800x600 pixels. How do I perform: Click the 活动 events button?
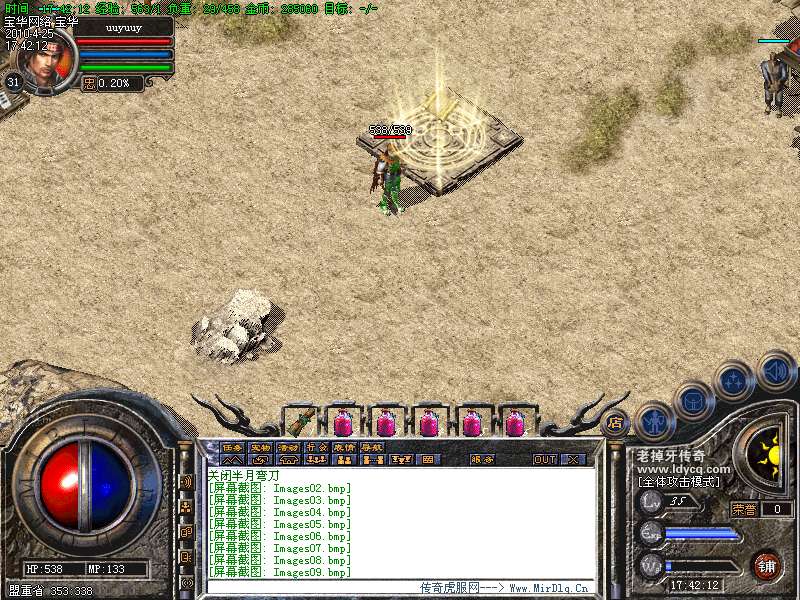288,448
